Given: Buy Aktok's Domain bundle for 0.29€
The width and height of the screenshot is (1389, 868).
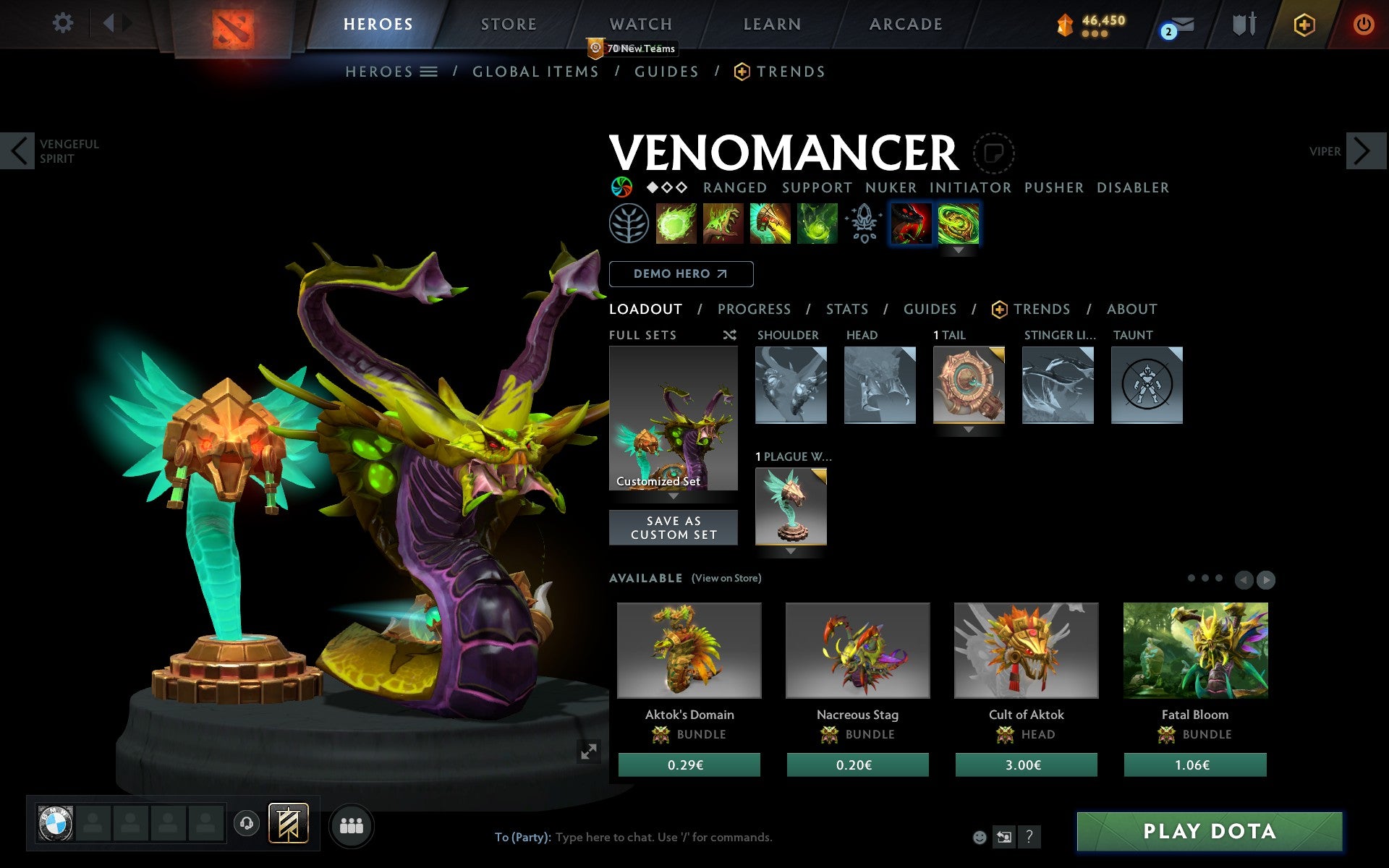Looking at the screenshot, I should tap(689, 765).
